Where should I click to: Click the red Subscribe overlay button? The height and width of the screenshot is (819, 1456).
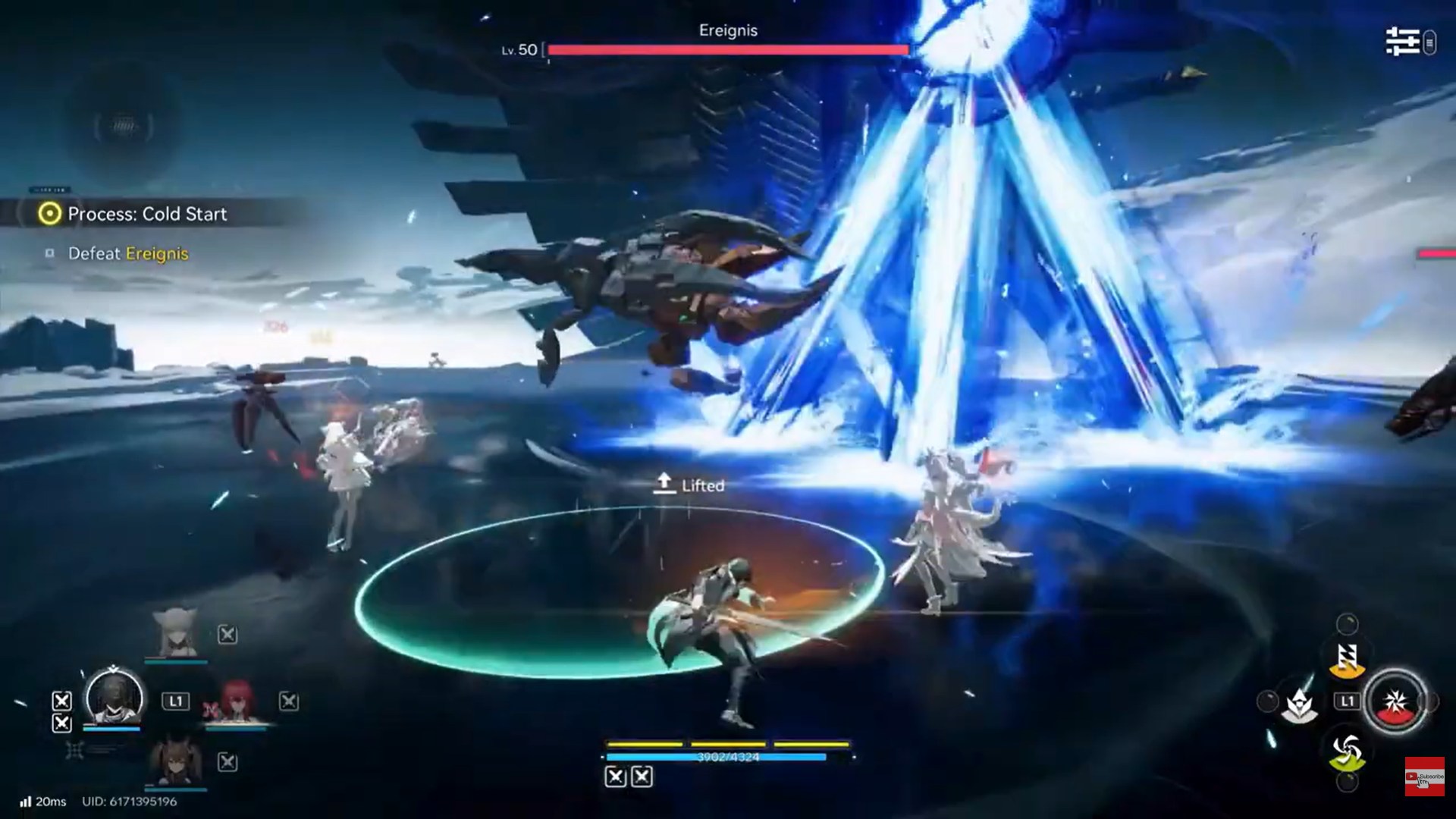[x=1424, y=777]
